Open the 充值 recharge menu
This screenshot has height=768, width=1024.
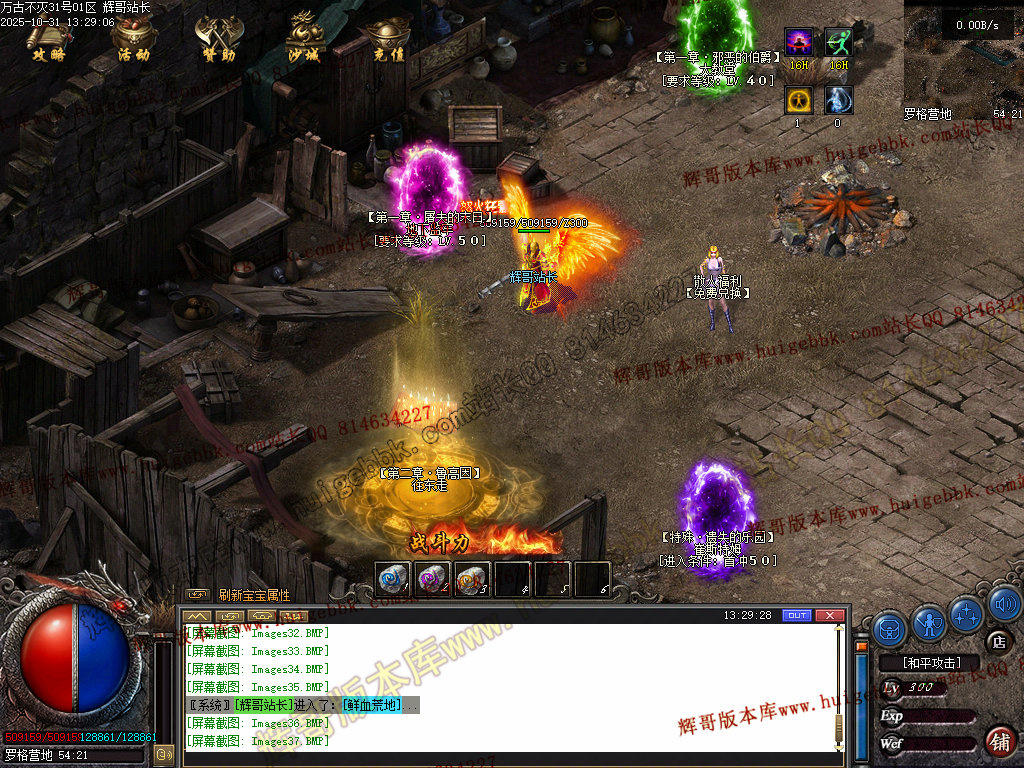(x=388, y=40)
